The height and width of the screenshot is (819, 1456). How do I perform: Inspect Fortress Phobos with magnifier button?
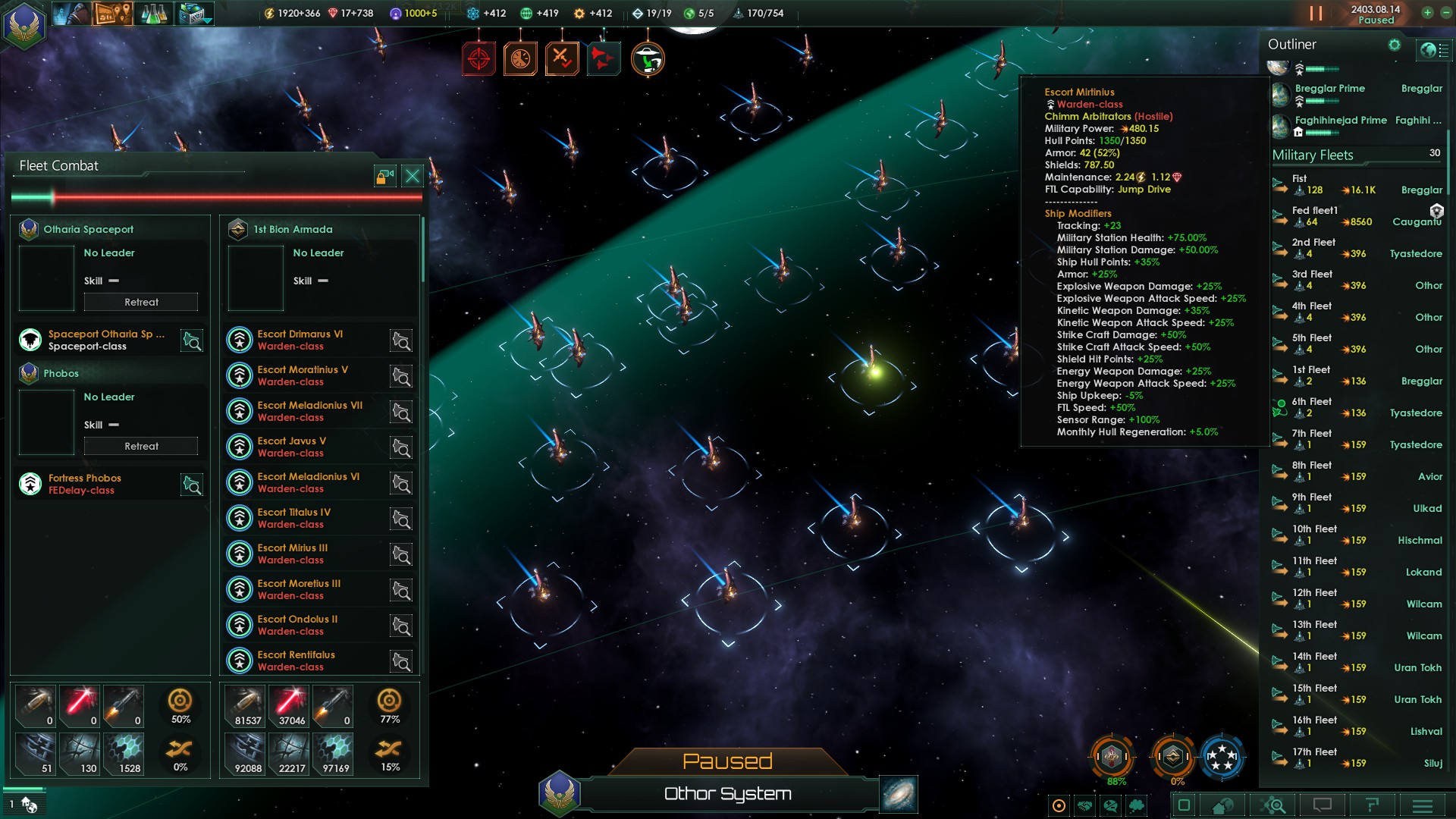point(192,485)
